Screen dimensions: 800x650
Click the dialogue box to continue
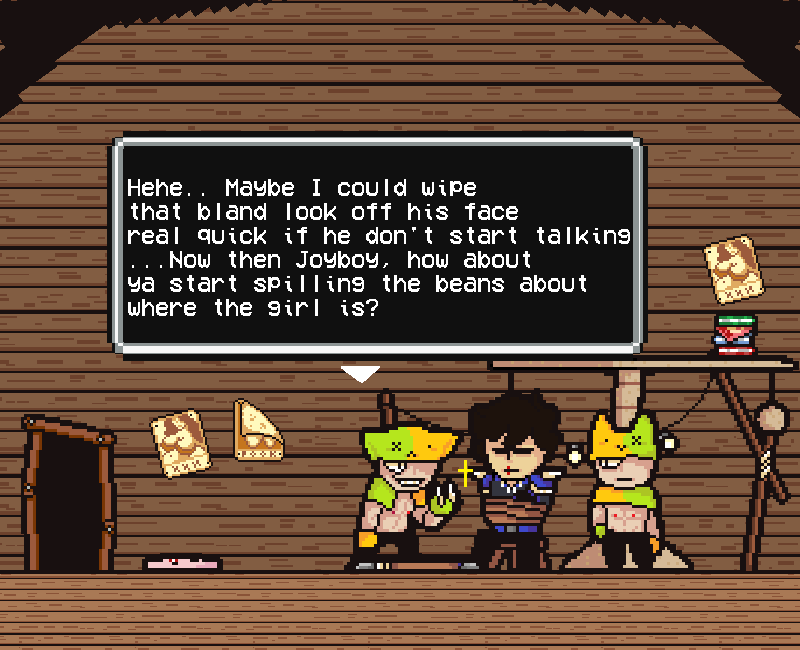point(378,246)
